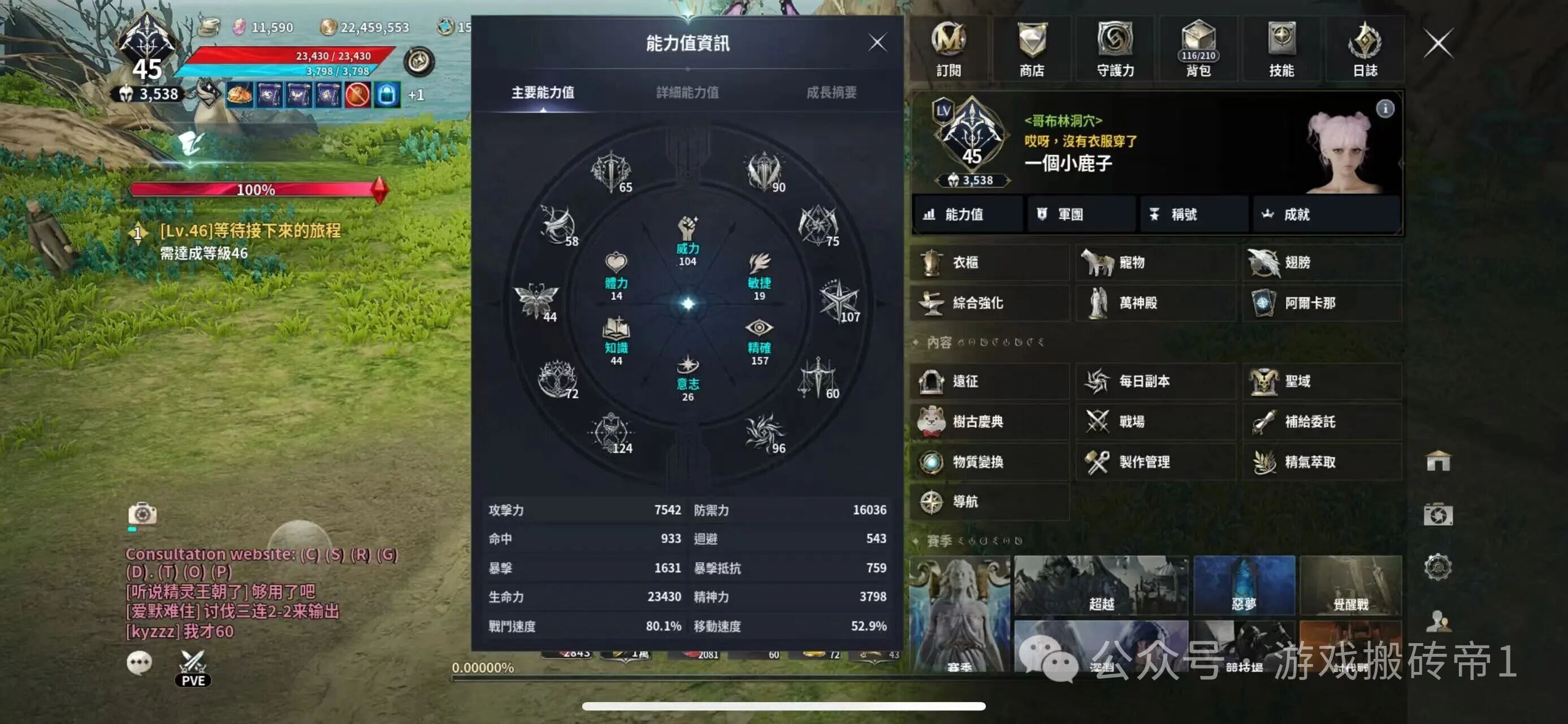Toggle the PVE mode switch
This screenshot has height=724, width=1568.
pos(193,667)
